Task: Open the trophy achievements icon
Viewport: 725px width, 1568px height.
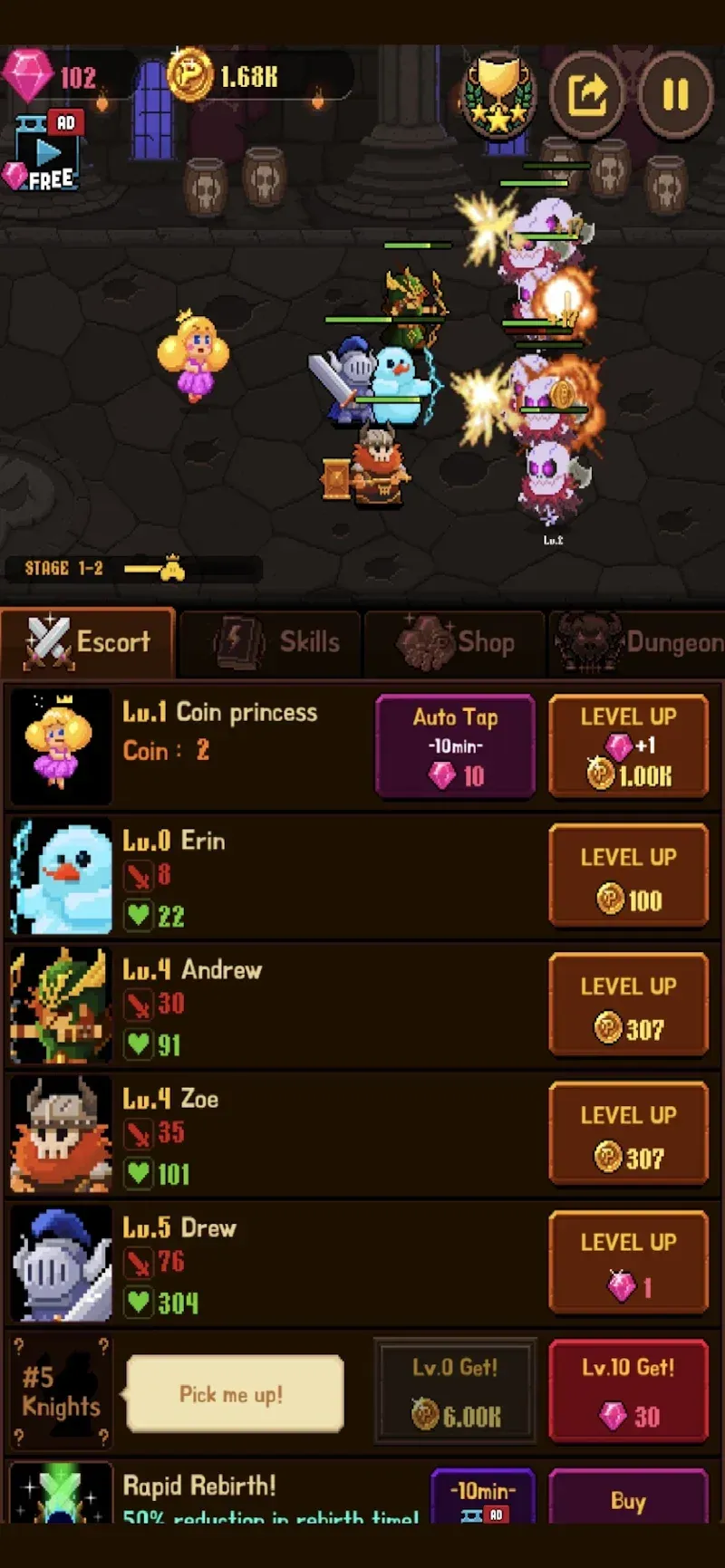Action: (498, 94)
